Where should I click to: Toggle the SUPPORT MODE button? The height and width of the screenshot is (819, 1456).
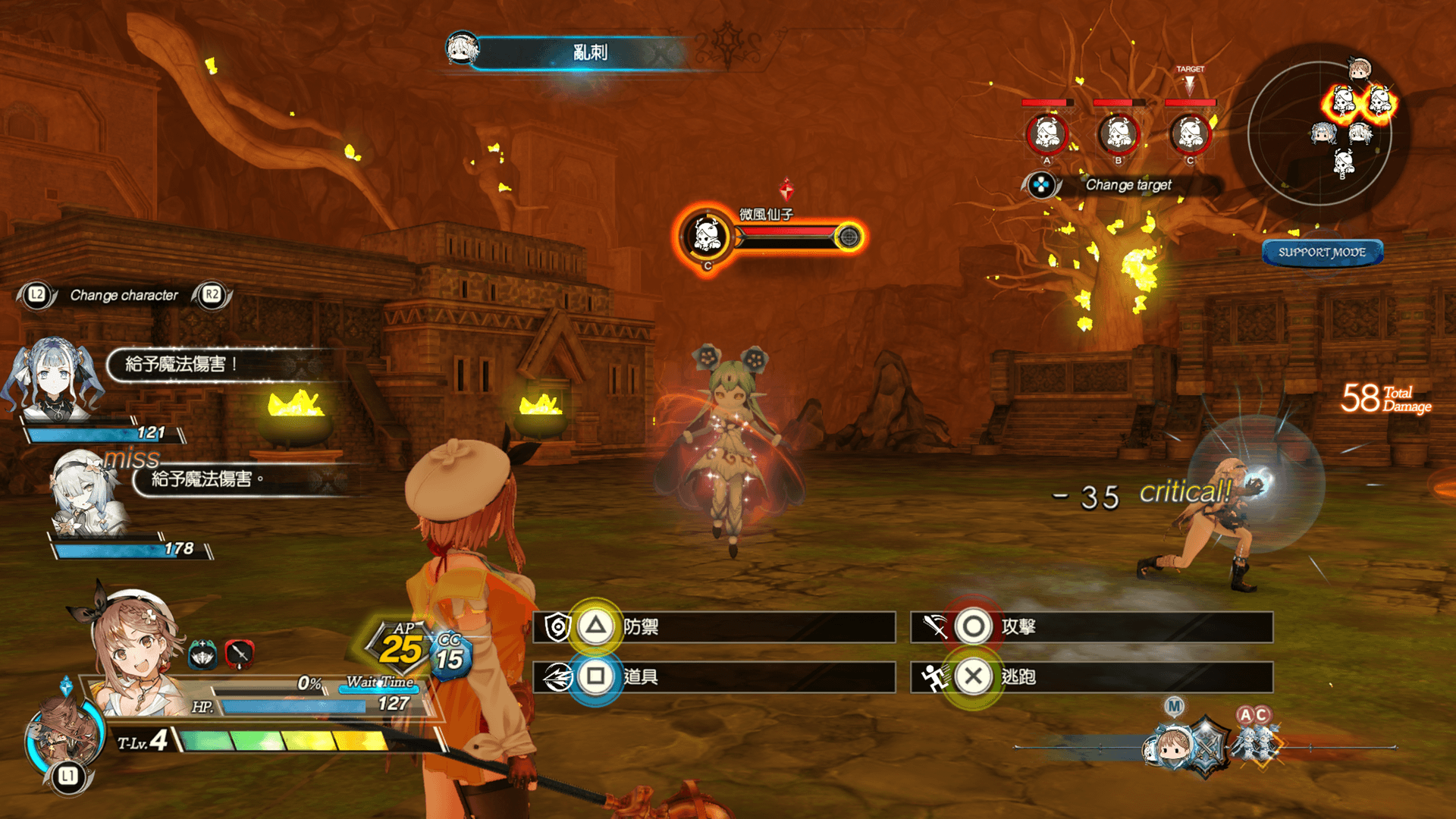pyautogui.click(x=1322, y=253)
